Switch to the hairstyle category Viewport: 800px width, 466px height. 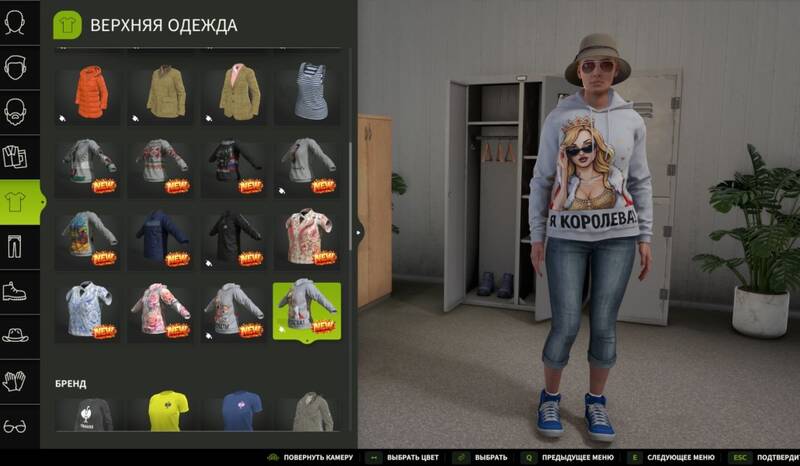[16, 67]
